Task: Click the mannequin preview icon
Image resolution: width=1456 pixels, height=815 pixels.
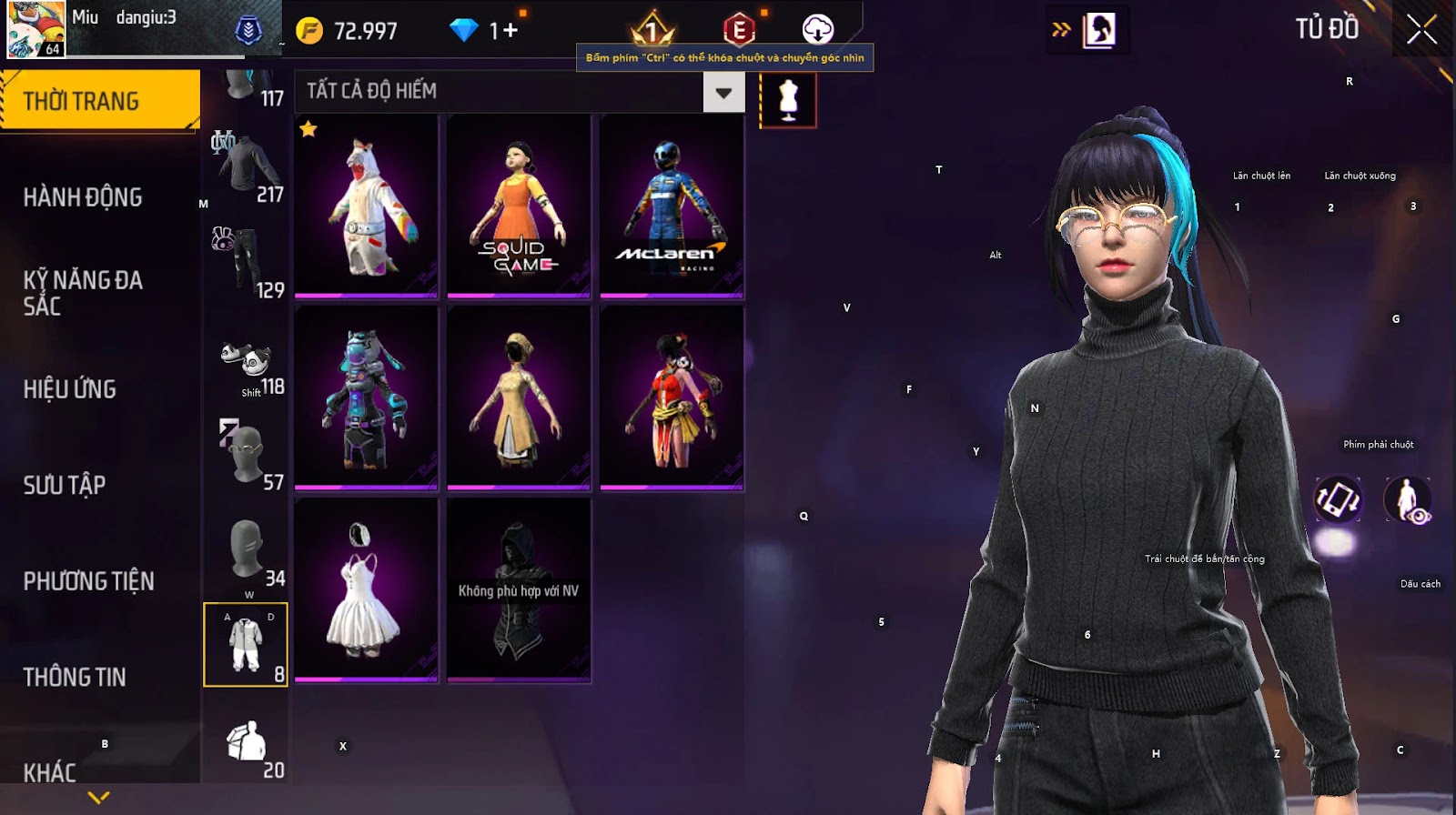Action: 788,99
